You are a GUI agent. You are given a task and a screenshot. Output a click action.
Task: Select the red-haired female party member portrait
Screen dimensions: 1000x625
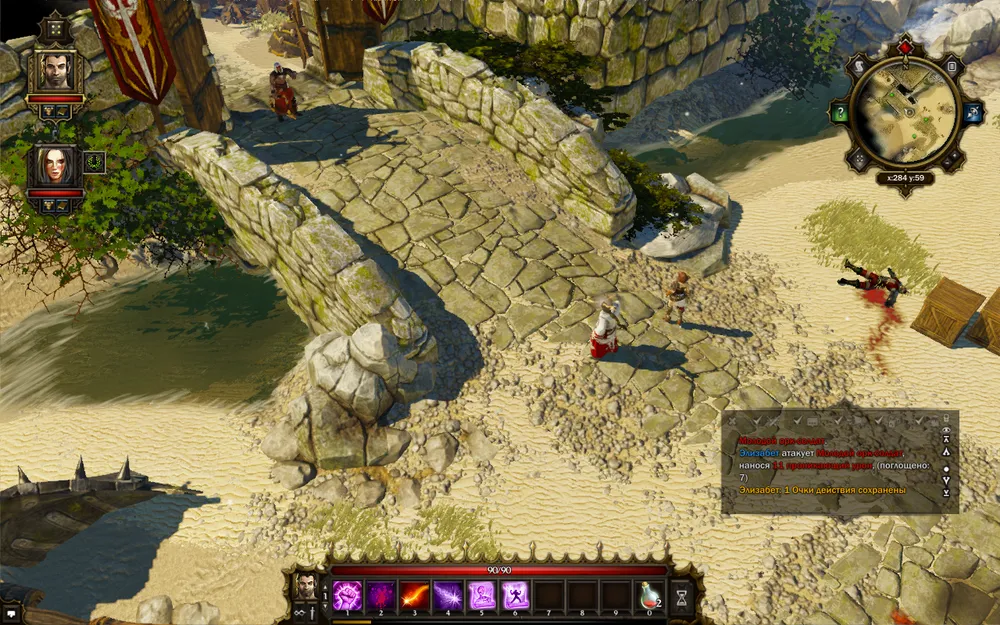click(x=55, y=166)
